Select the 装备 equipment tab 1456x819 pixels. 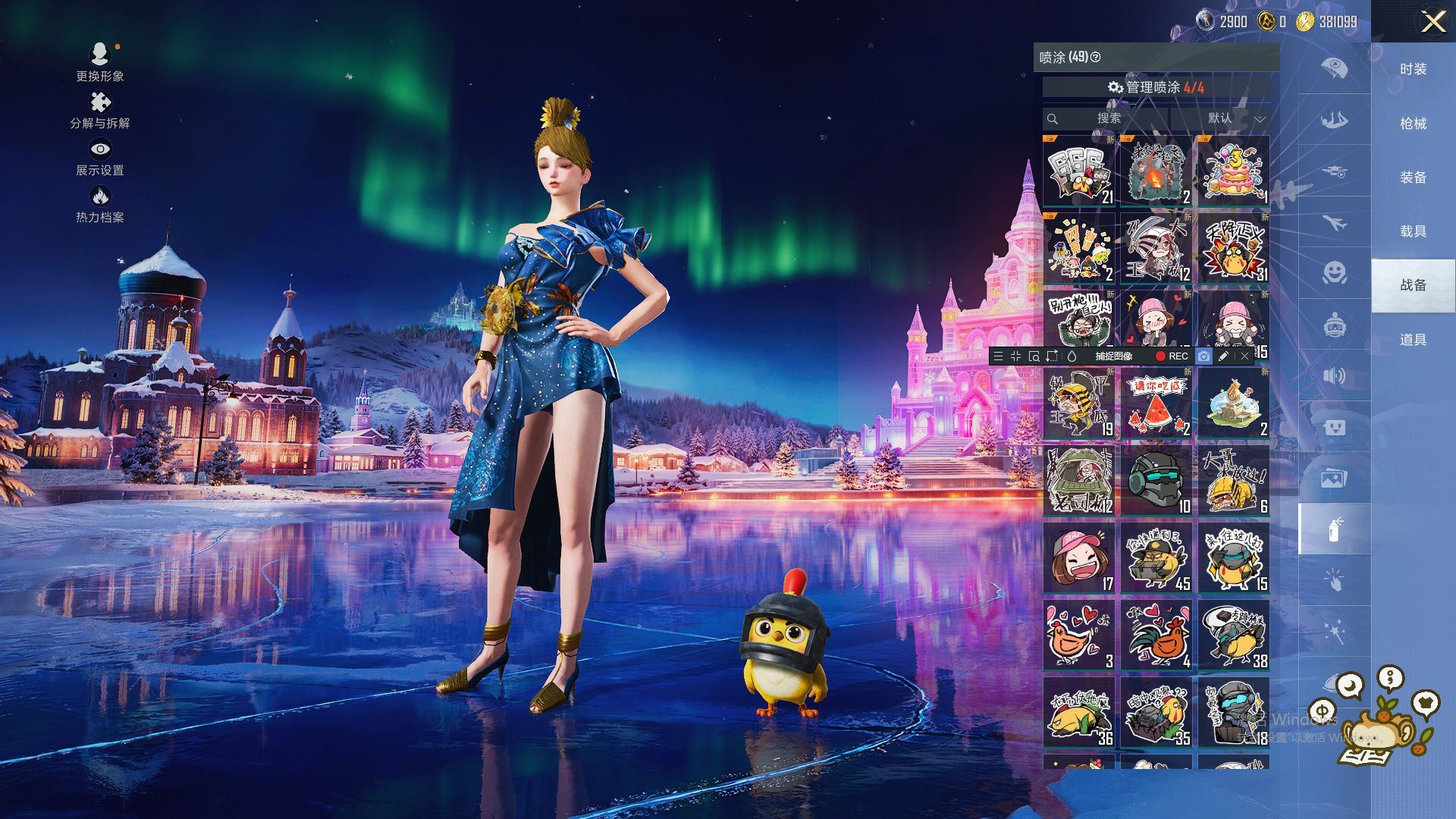[1413, 177]
